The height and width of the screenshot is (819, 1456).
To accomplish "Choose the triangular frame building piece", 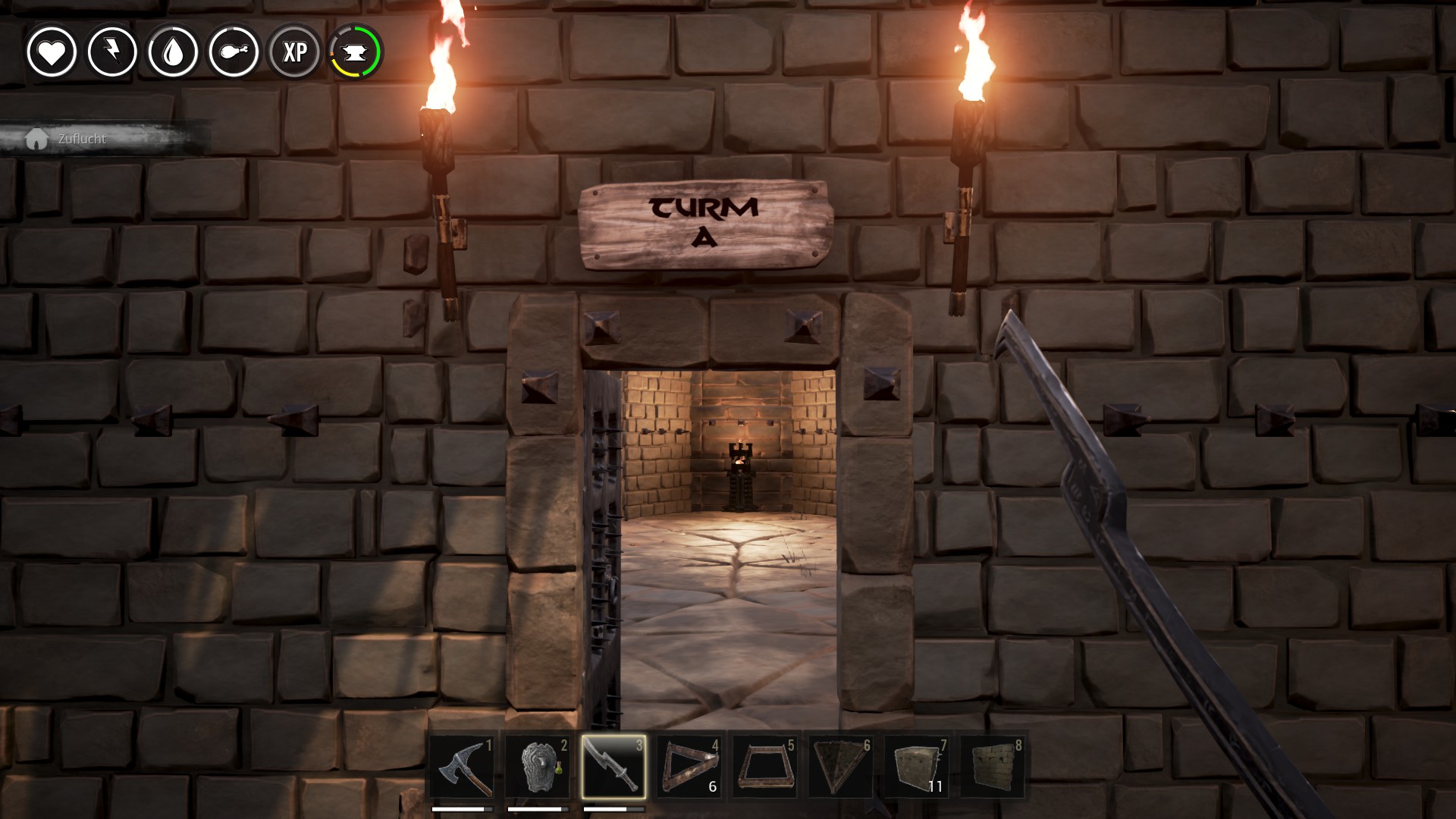I will click(x=689, y=767).
